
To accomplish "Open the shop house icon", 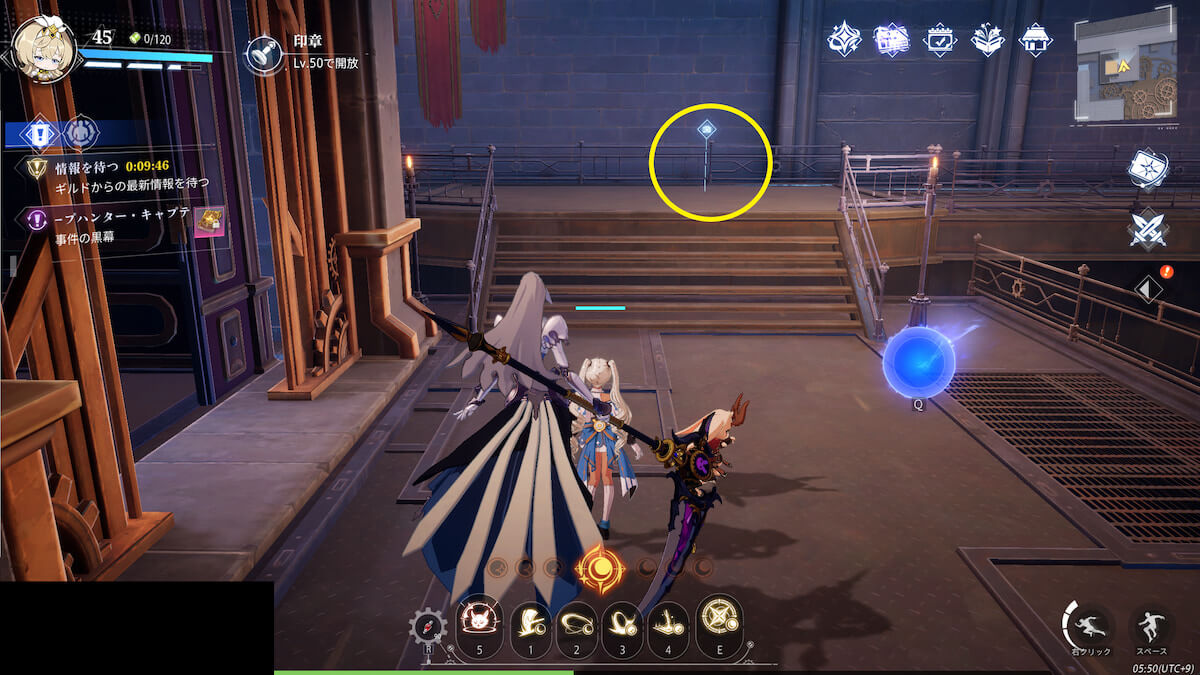I will (1035, 40).
